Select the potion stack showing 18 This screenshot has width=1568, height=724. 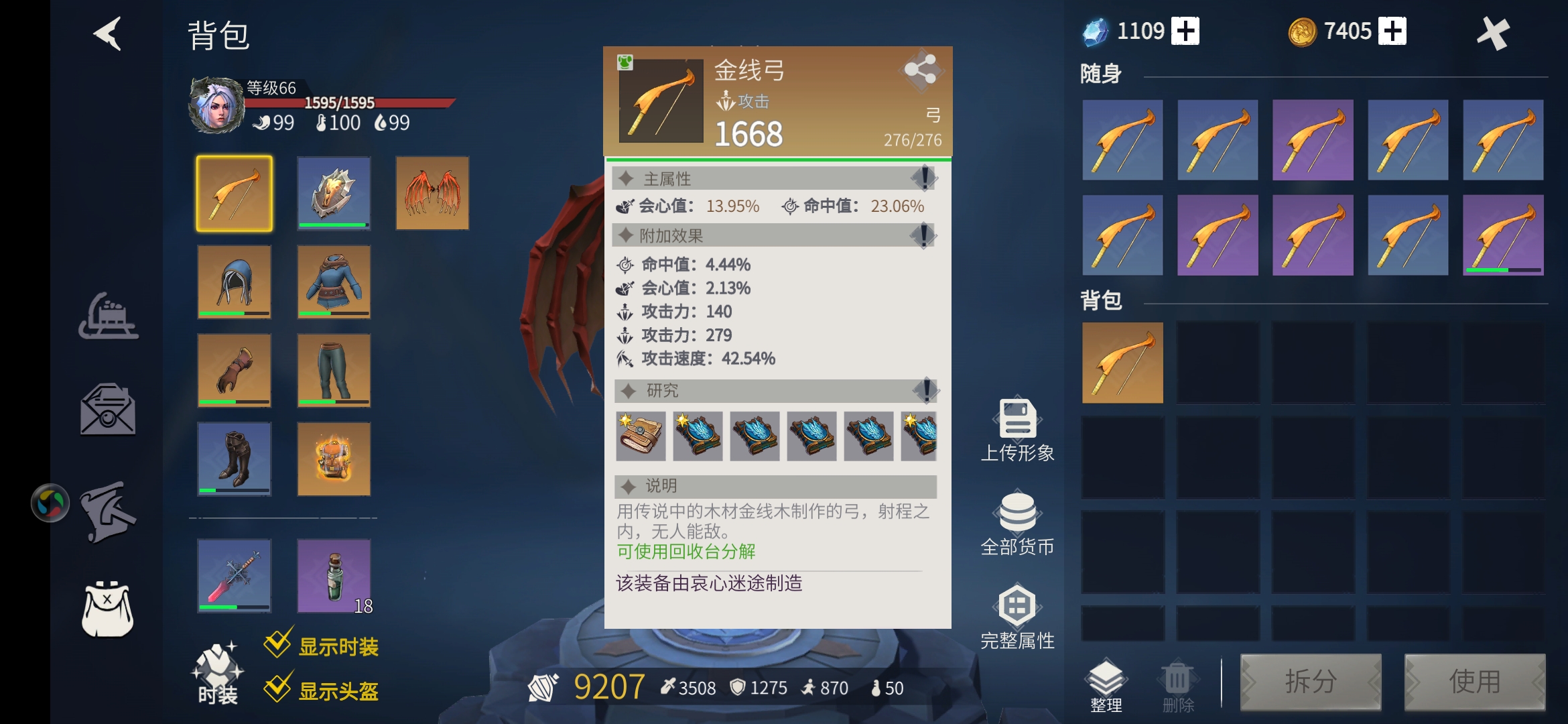pos(334,575)
